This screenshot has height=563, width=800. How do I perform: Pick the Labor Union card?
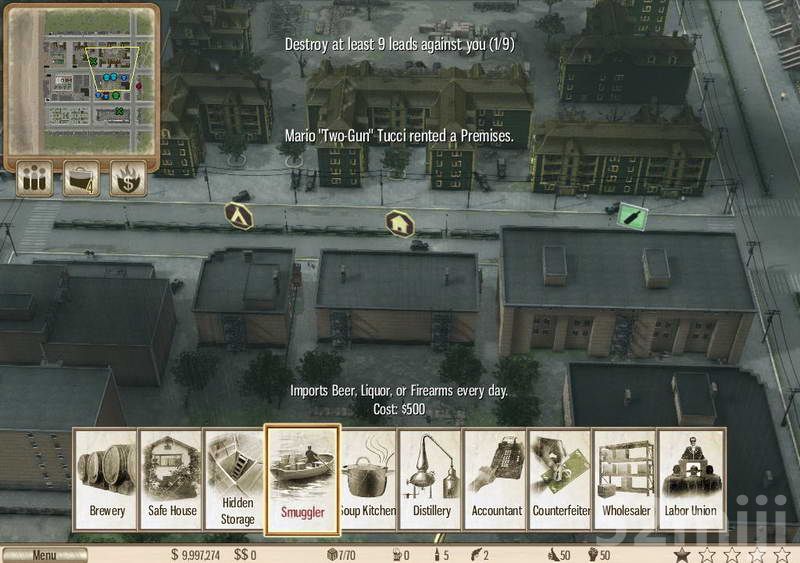coord(690,480)
